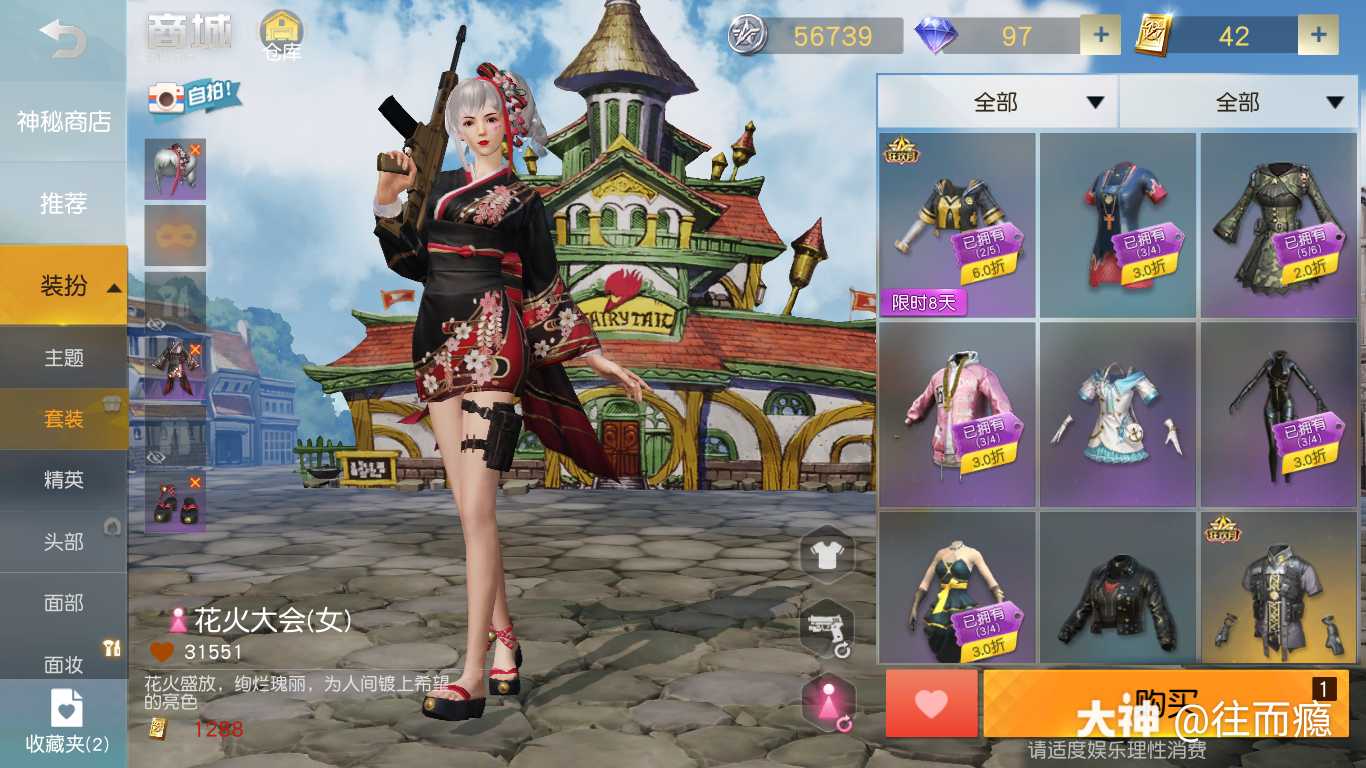
Task: Buy the outfit with the orange 购买 button
Action: pos(1165,703)
